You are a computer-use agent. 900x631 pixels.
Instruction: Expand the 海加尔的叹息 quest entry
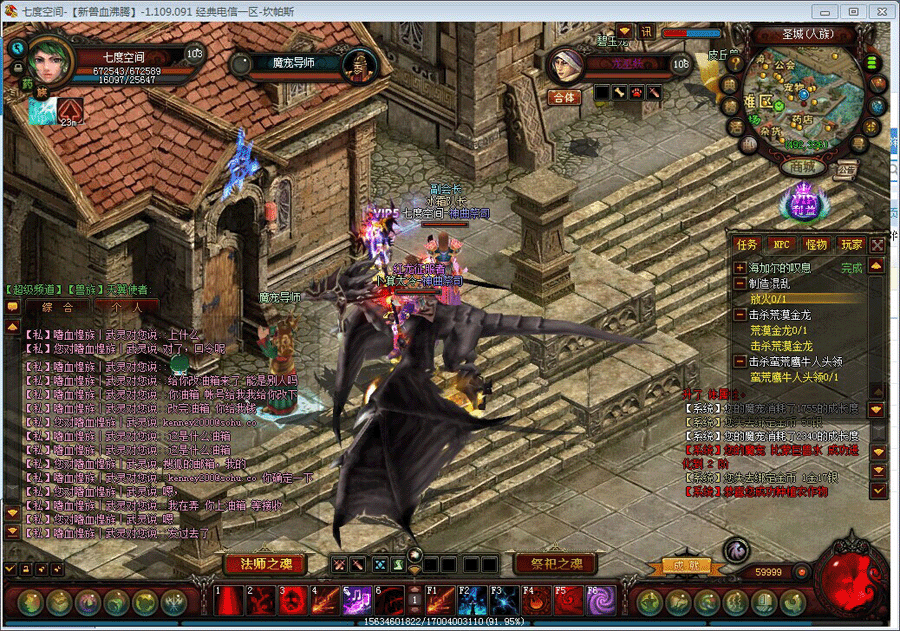[740, 268]
